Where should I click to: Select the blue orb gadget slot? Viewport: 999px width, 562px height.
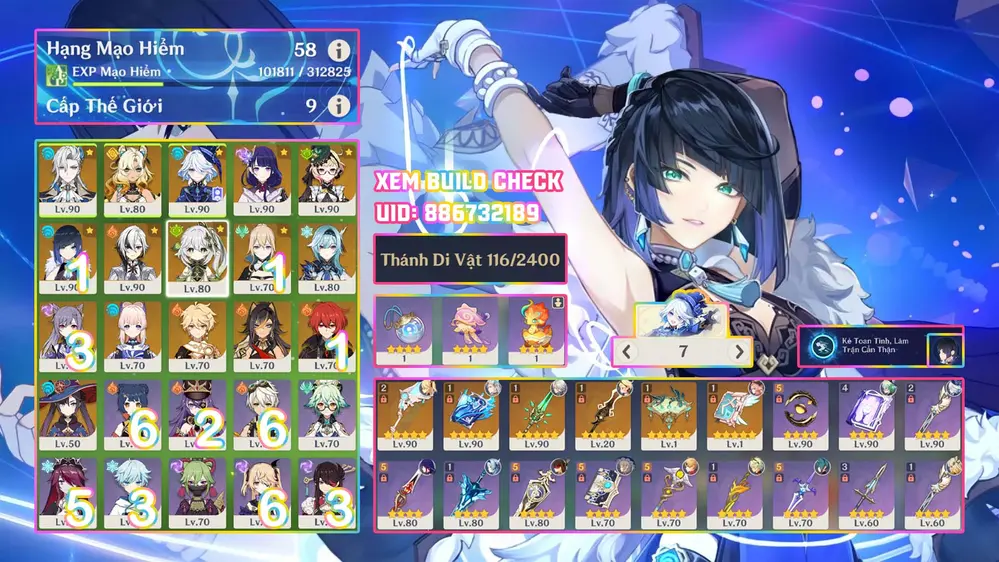[x=405, y=328]
